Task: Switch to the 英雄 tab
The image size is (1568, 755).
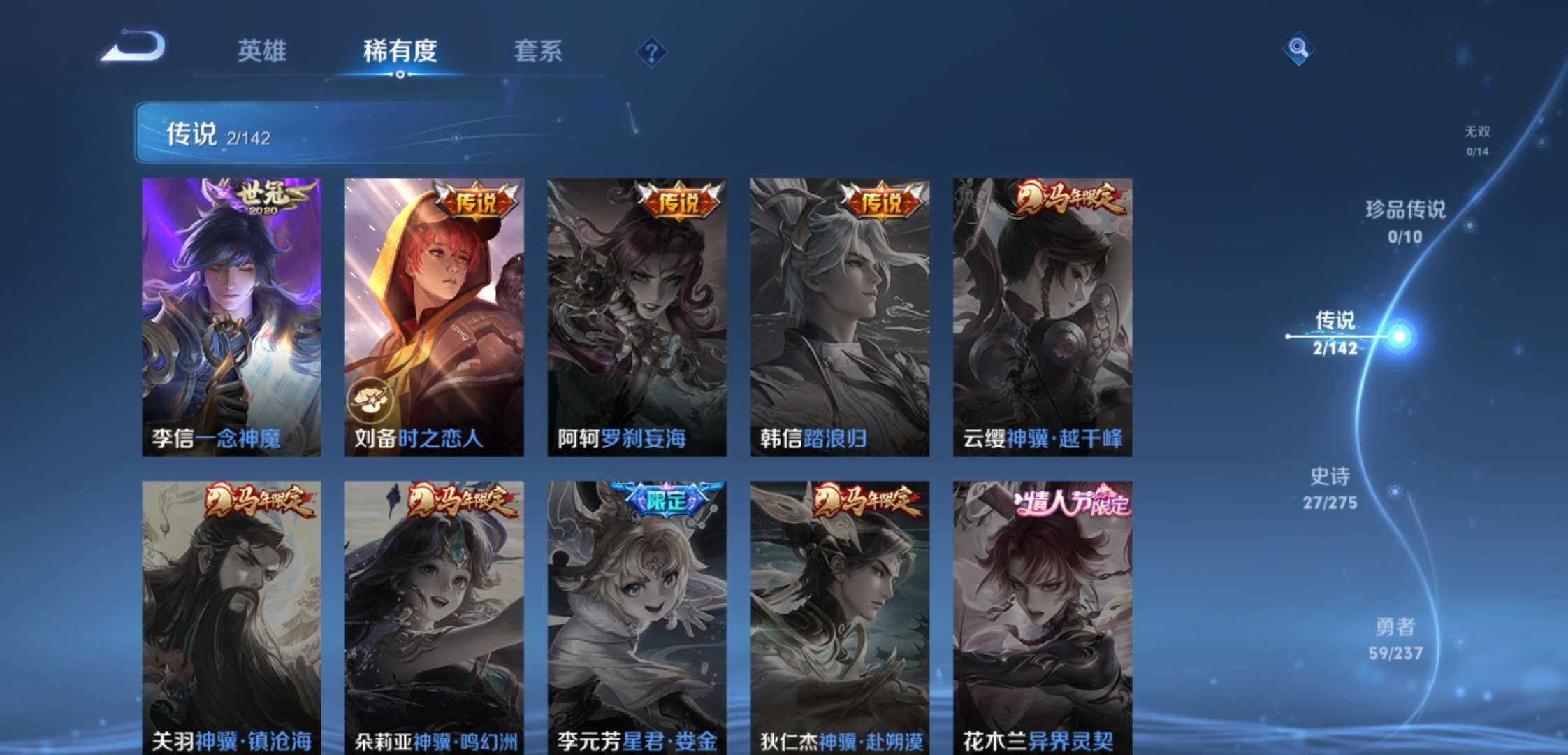Action: tap(262, 52)
